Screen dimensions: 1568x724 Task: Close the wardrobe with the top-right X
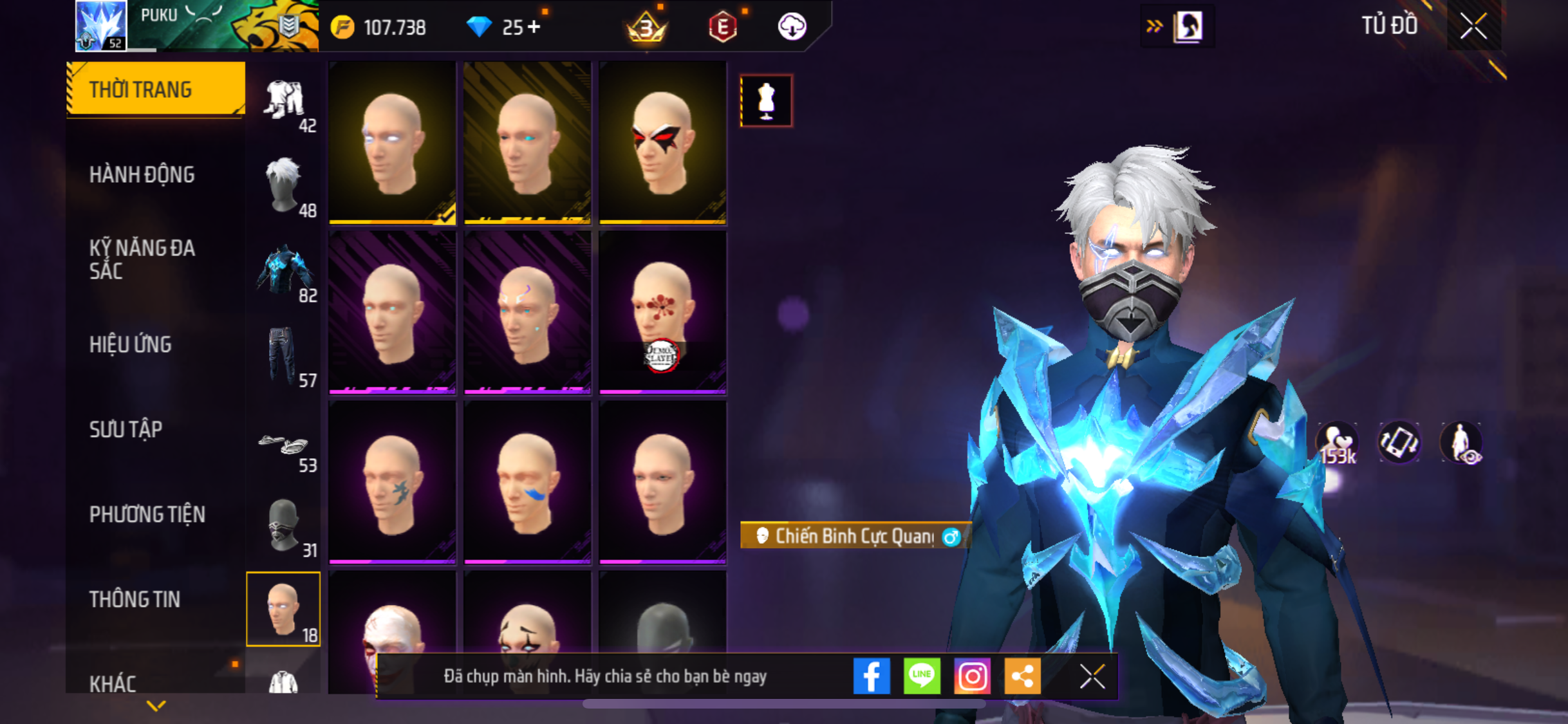pos(1473,26)
